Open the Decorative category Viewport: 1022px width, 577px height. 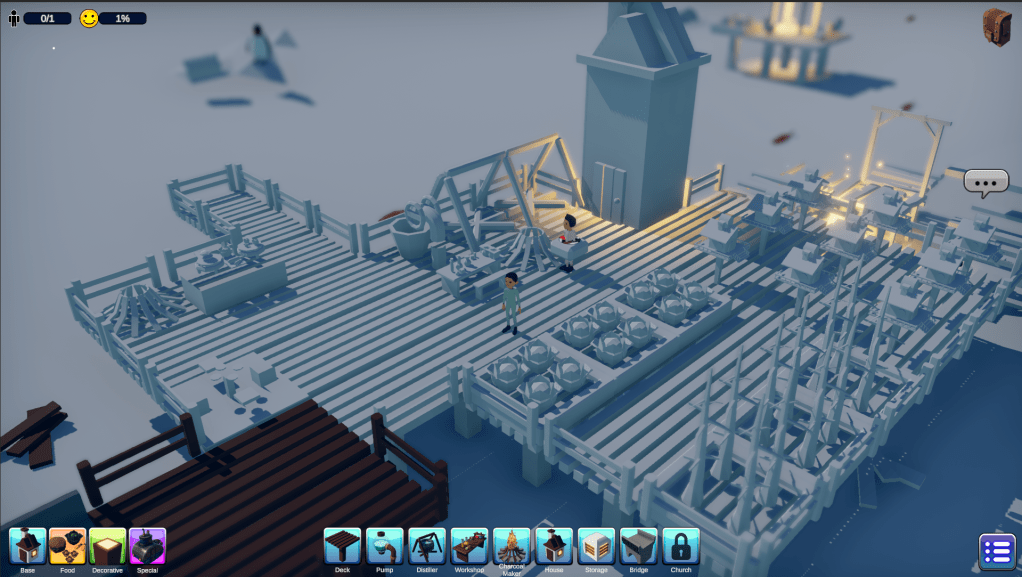pyautogui.click(x=107, y=547)
